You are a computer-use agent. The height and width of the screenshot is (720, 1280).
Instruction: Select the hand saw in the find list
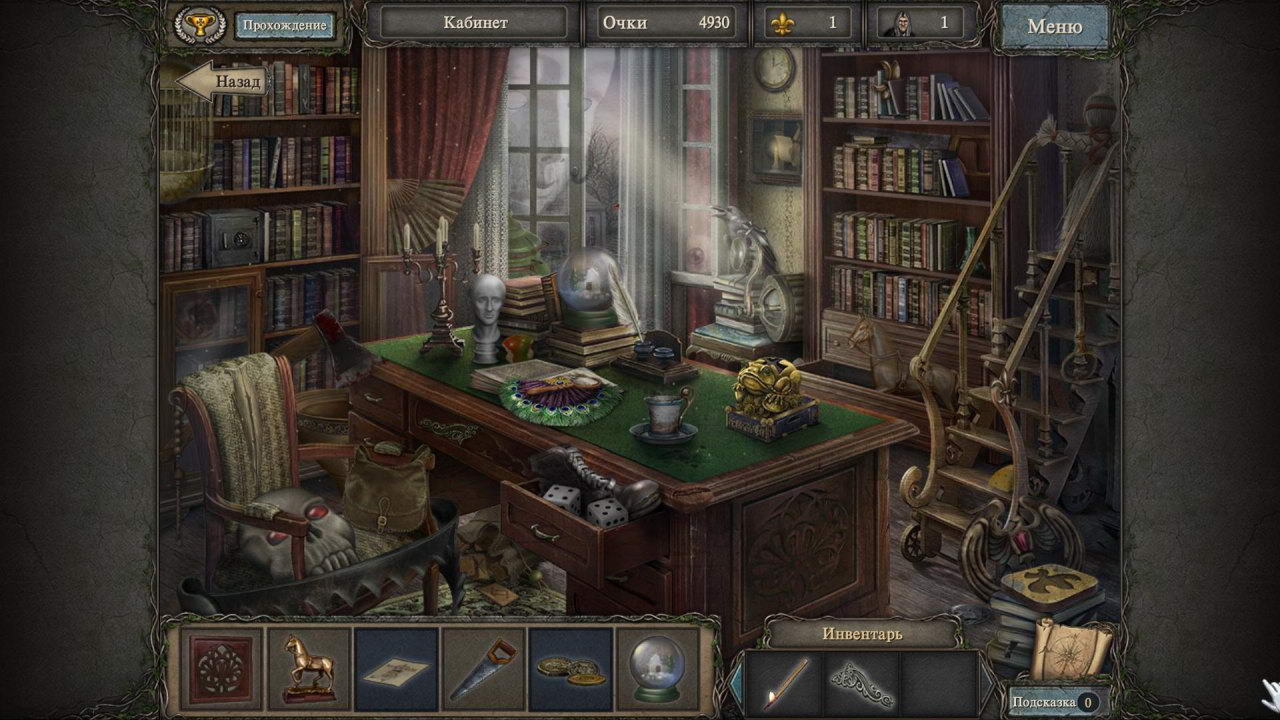[483, 668]
